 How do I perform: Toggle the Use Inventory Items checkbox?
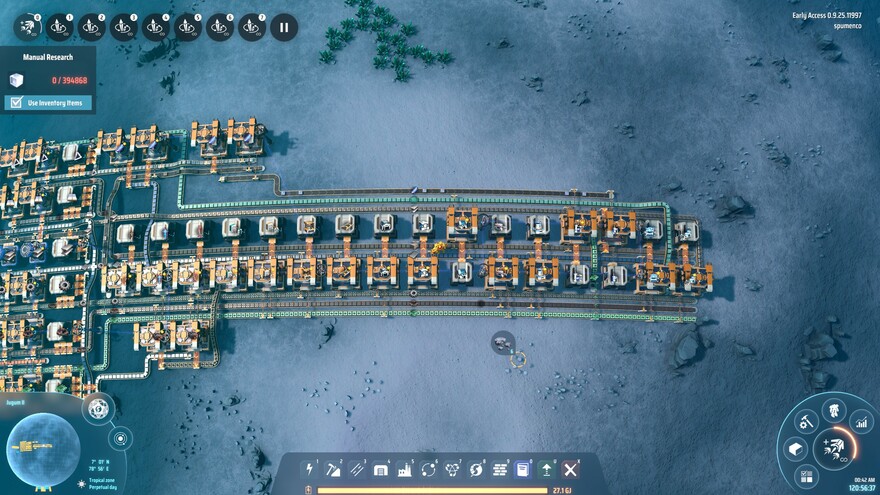[x=16, y=102]
